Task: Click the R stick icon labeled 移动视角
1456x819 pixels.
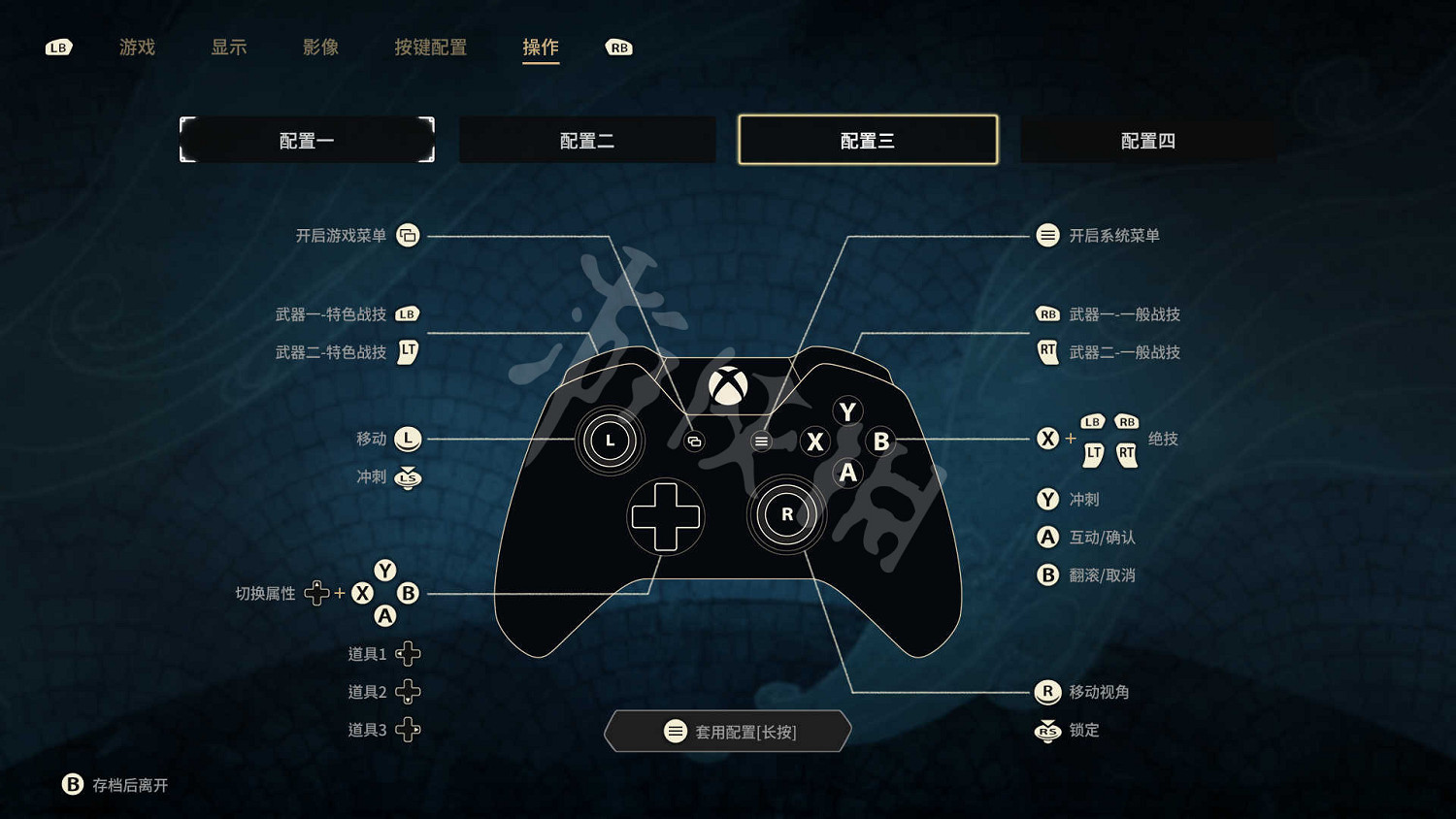Action: [x=1047, y=692]
